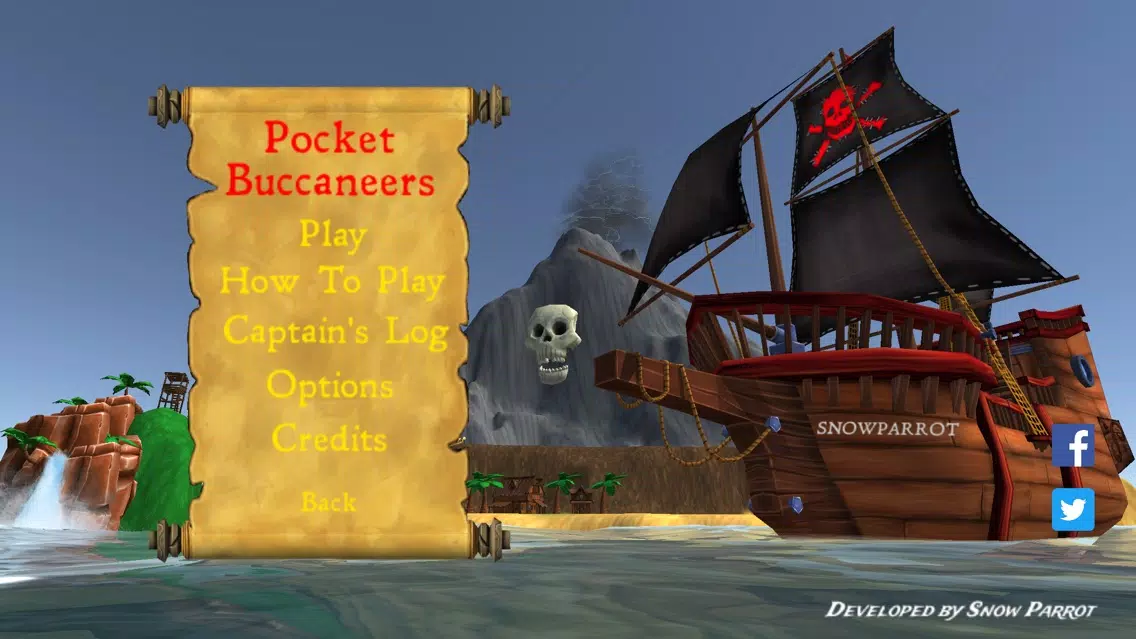Open the Options menu
This screenshot has width=1136, height=639.
tap(330, 385)
